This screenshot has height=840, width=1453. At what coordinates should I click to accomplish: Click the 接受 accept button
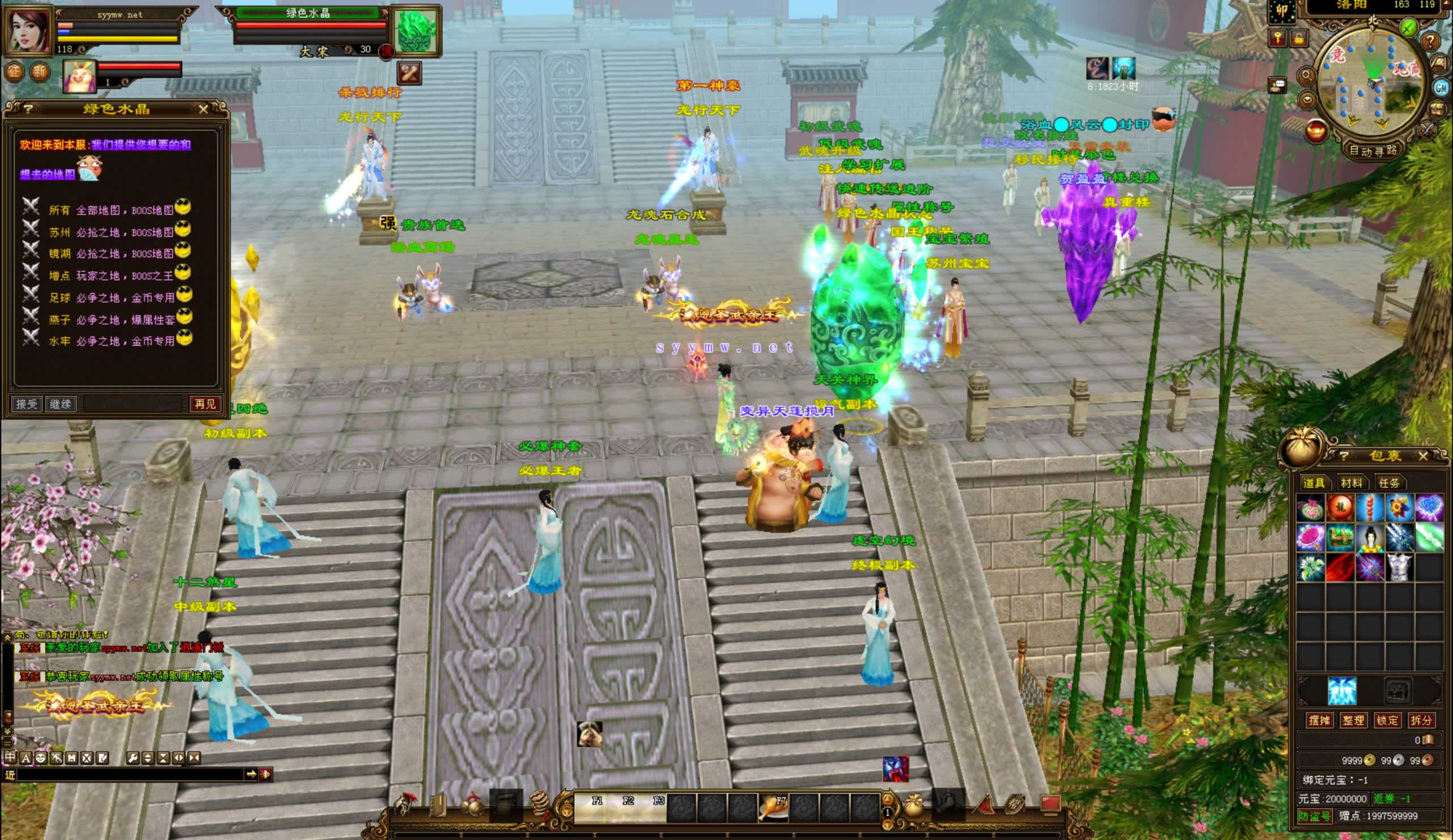[27, 404]
